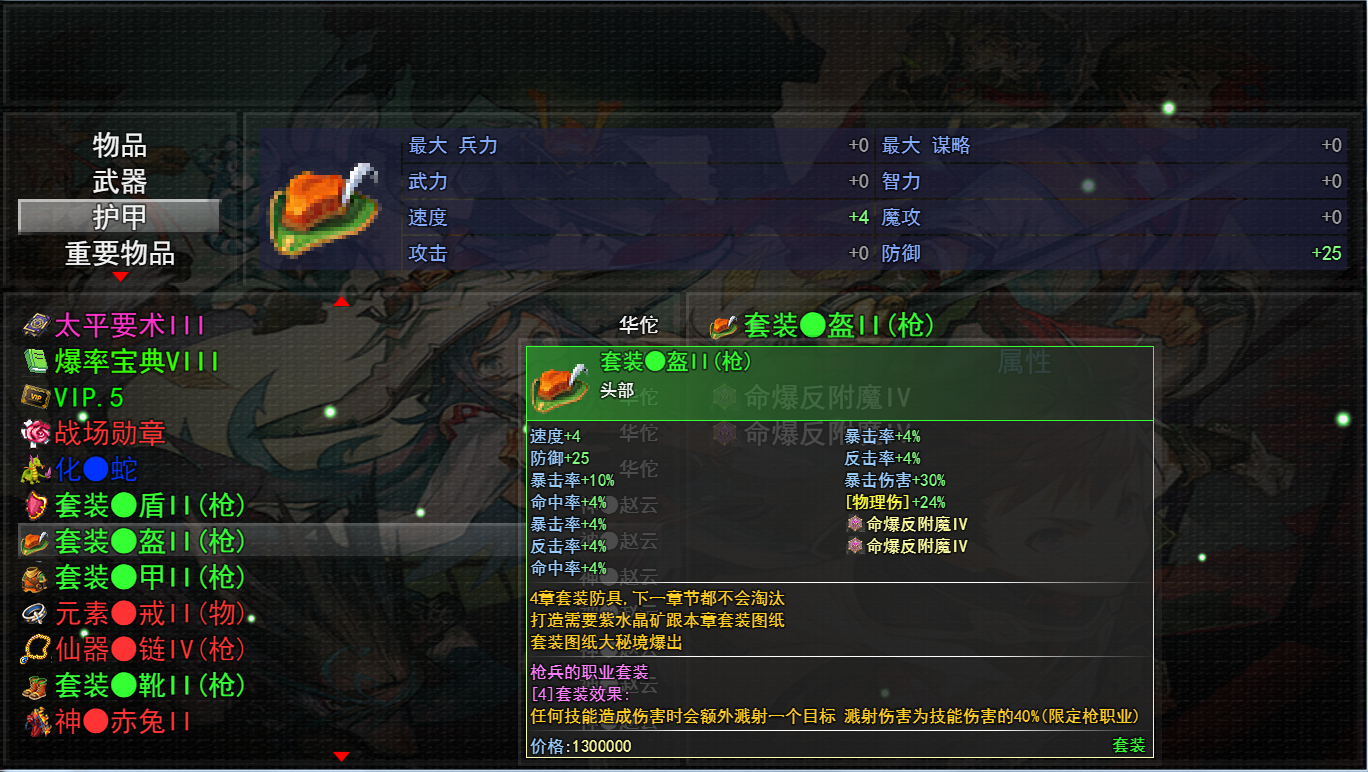Switch to the 武器 category
Image resolution: width=1368 pixels, height=772 pixels.
coord(118,181)
